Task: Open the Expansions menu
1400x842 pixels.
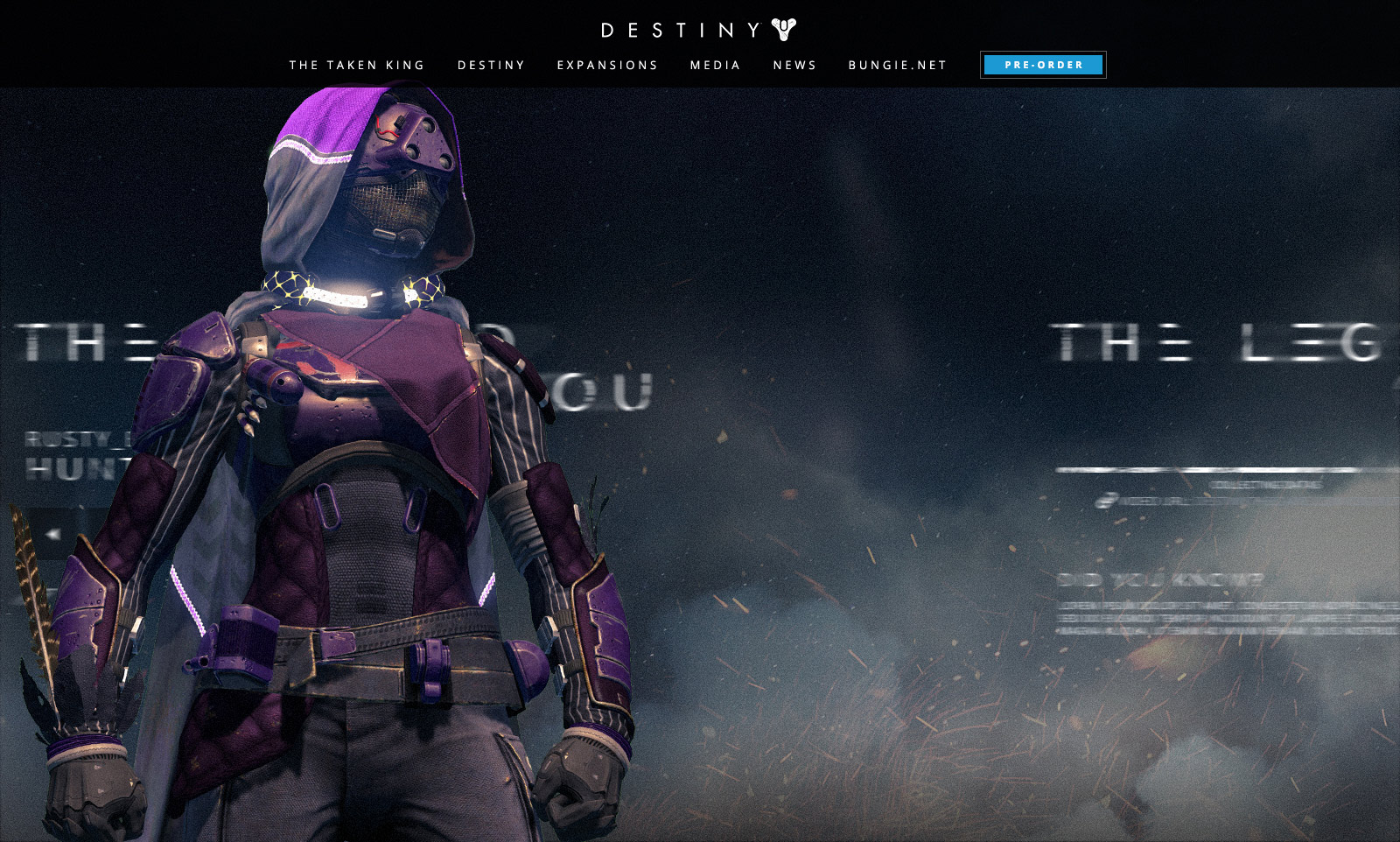Action: [x=607, y=66]
